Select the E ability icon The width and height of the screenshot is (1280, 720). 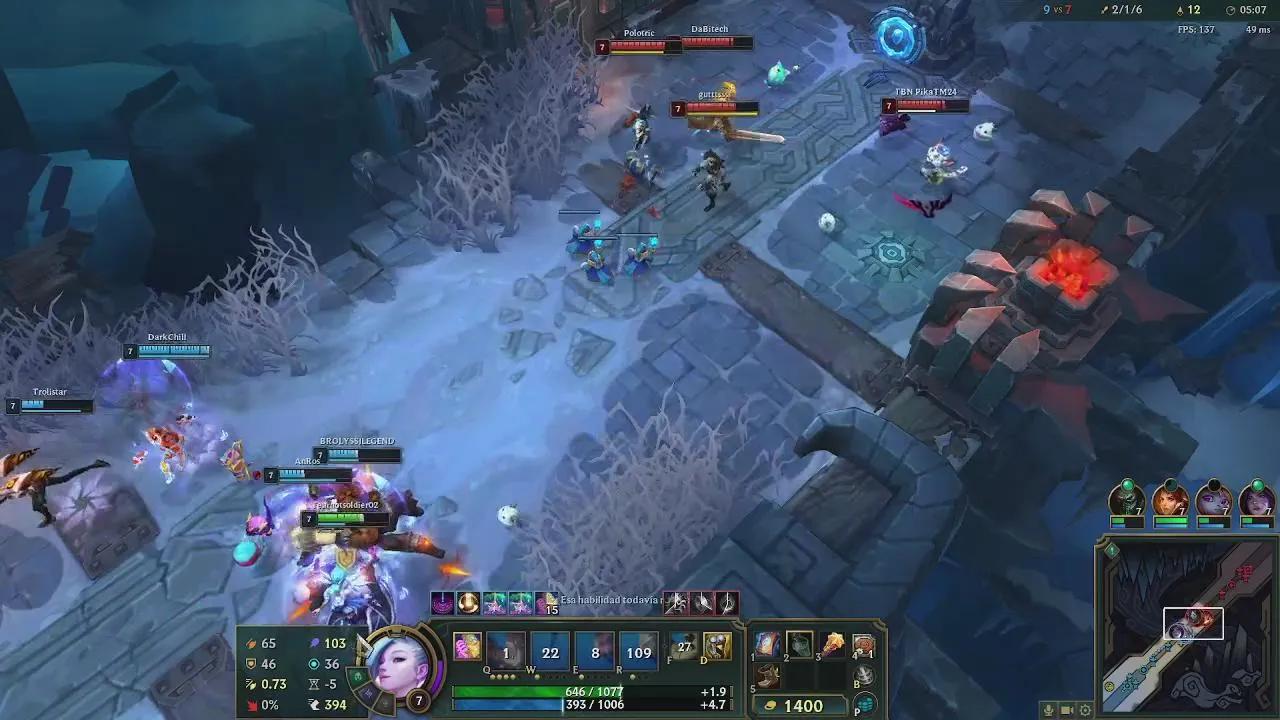pyautogui.click(x=594, y=651)
